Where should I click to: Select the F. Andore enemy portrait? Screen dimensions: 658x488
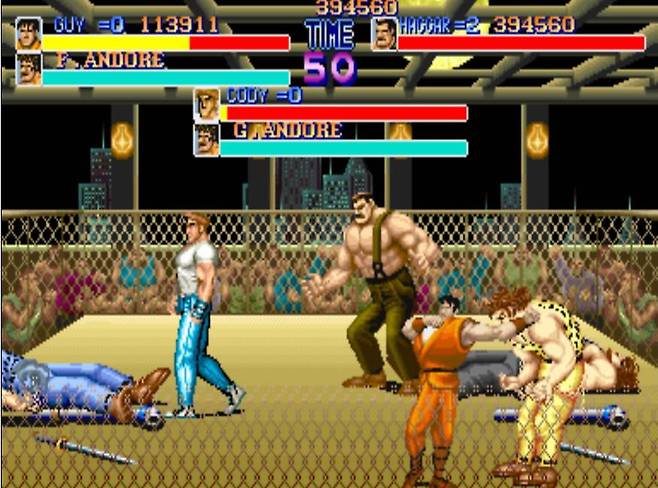tap(28, 69)
